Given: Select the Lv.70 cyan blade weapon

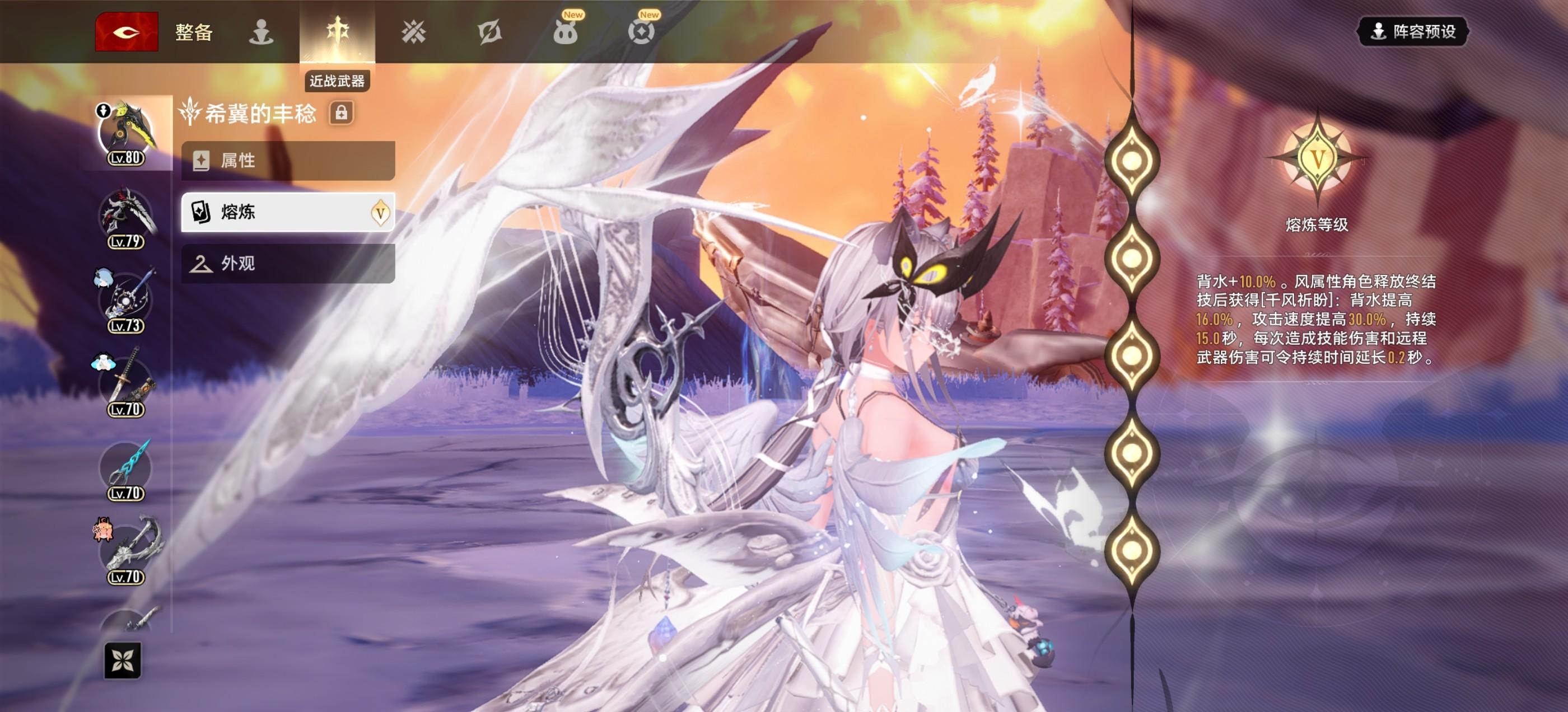Looking at the screenshot, I should [127, 469].
